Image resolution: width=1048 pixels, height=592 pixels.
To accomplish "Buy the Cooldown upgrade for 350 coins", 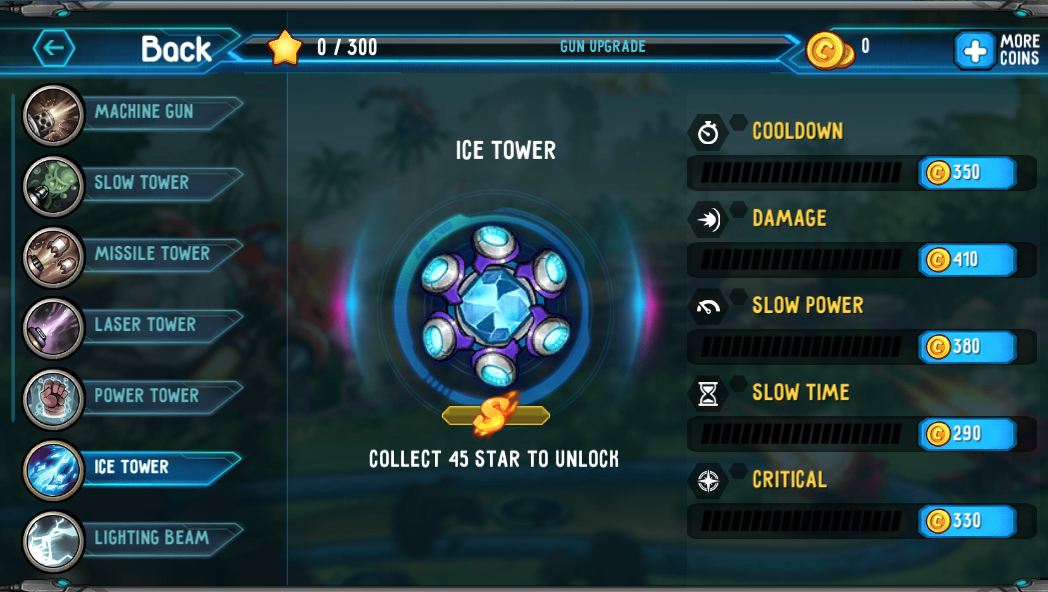I will tap(966, 173).
